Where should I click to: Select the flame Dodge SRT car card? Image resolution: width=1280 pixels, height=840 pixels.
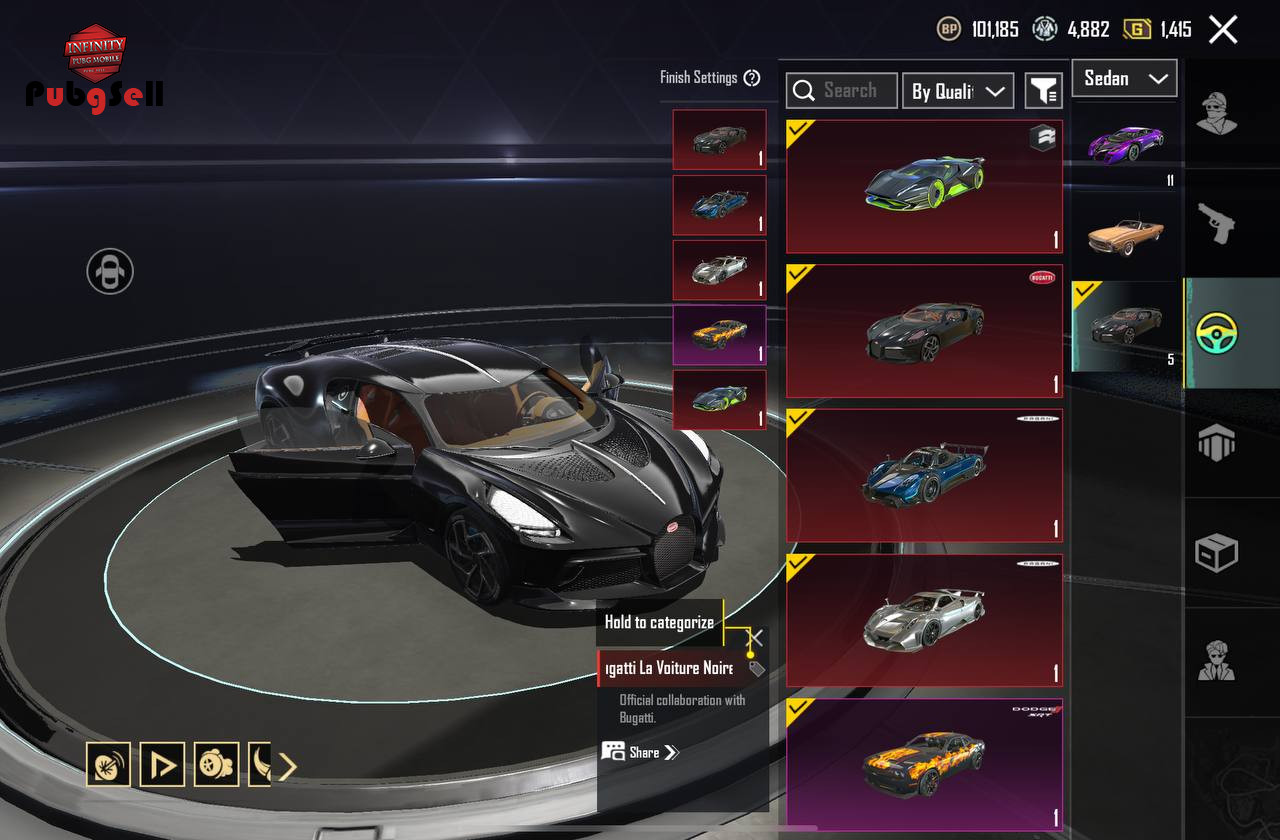click(924, 763)
